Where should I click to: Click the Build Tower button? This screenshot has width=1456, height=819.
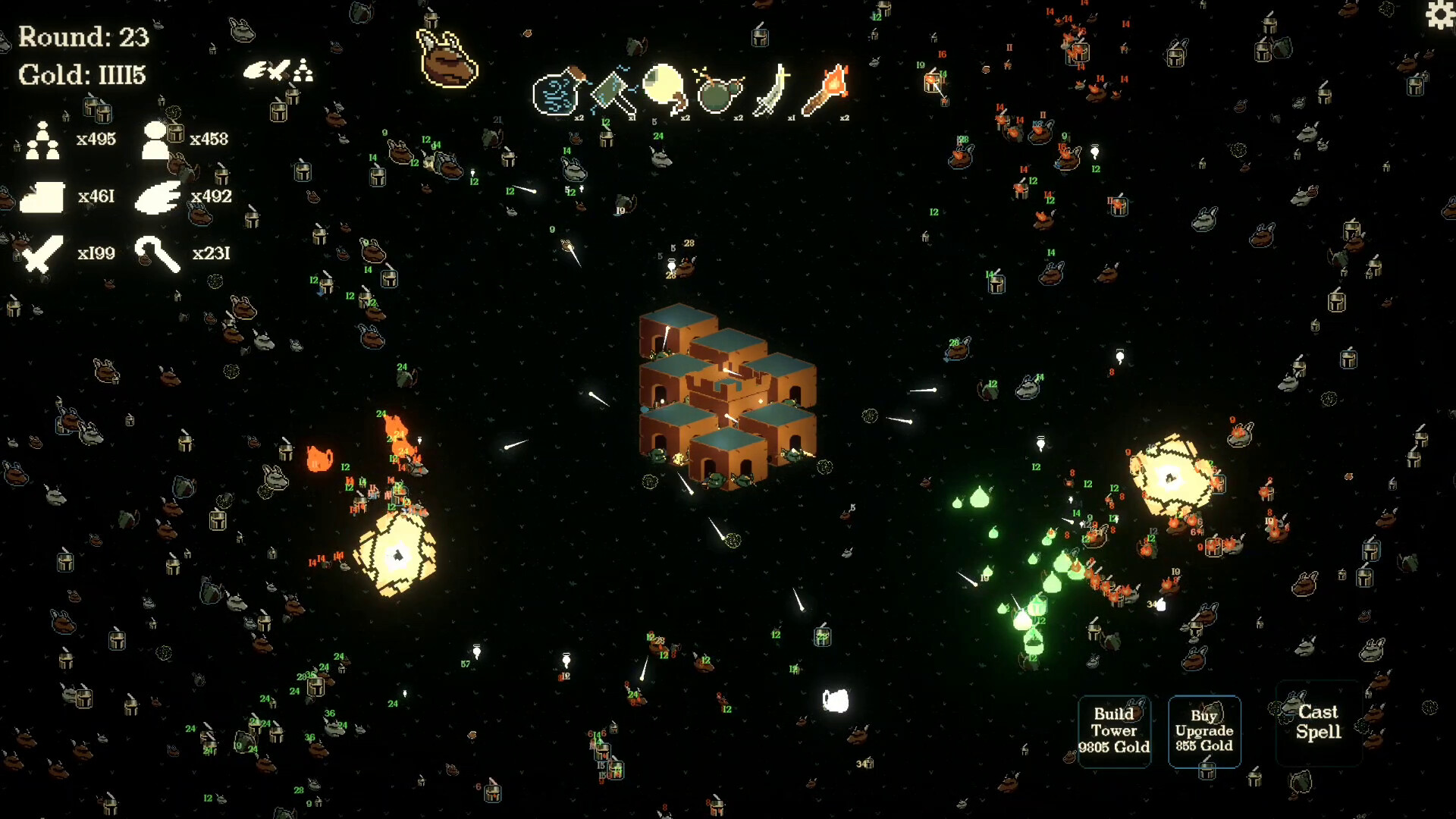1114,730
